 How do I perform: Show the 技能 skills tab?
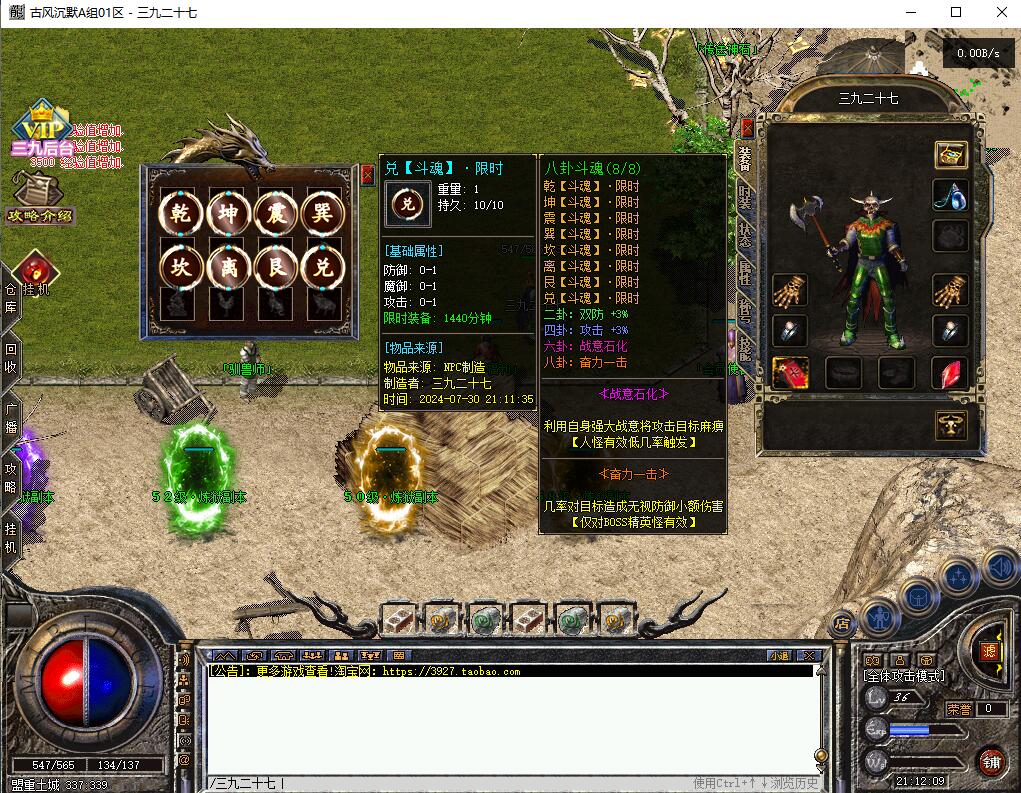point(745,347)
